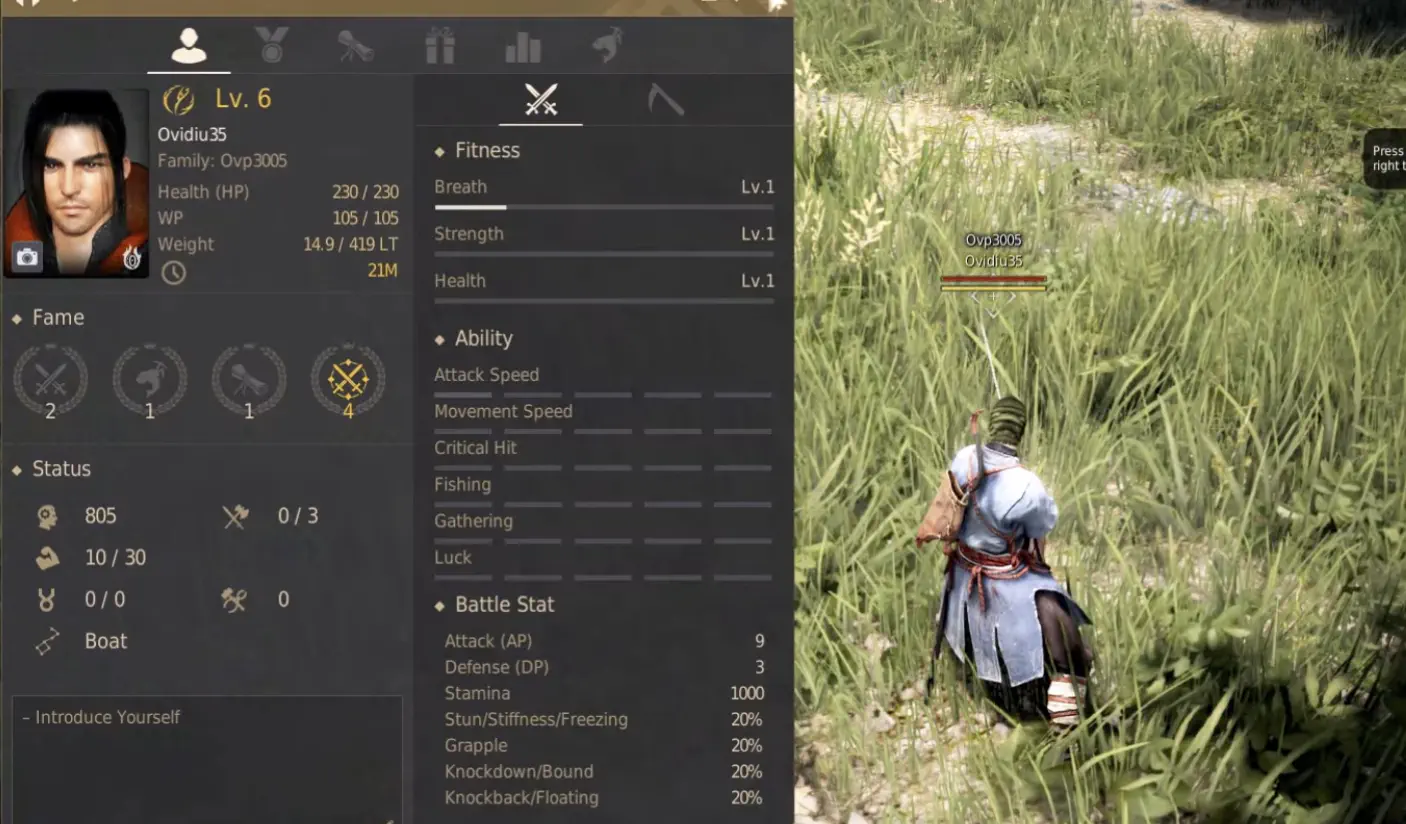
Task: Select the goat mount icon on top bar
Action: pos(607,44)
